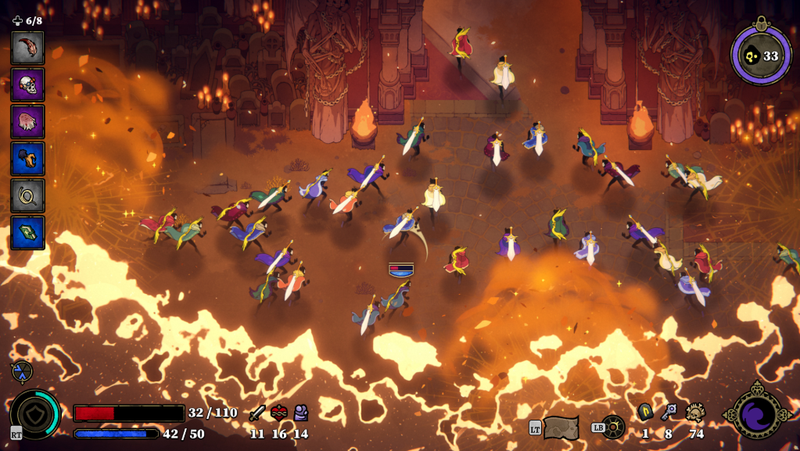800x451 pixels.
Task: Click the coiled rope ring relic
Action: tap(27, 195)
